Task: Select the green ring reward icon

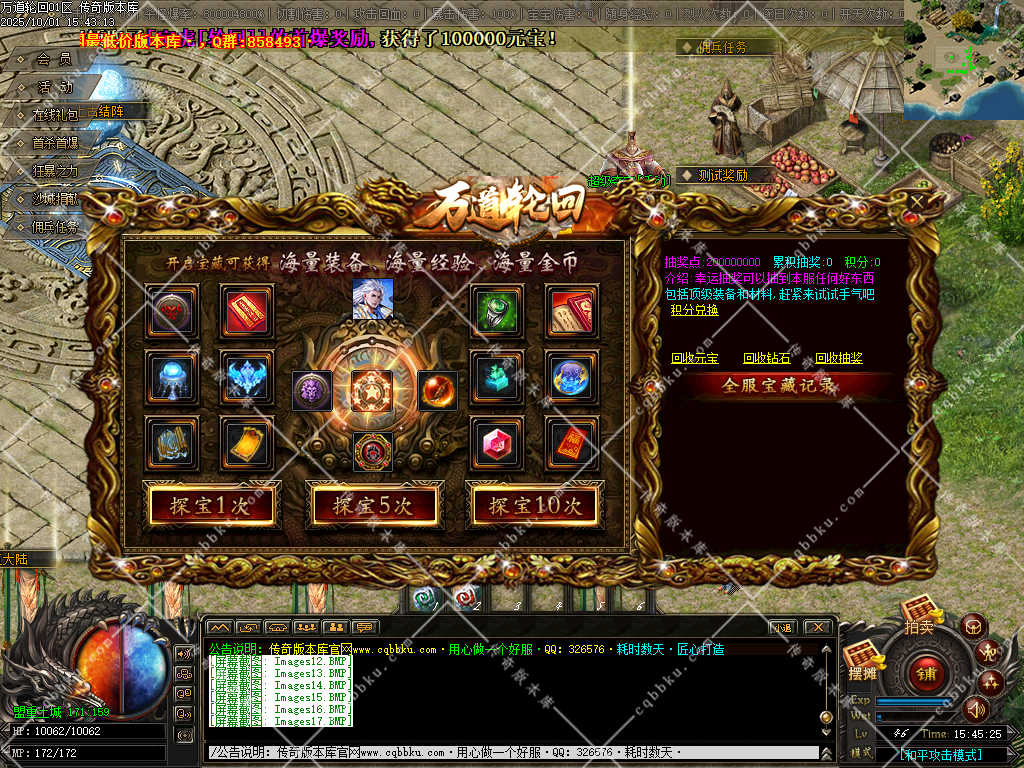Action: (x=497, y=310)
